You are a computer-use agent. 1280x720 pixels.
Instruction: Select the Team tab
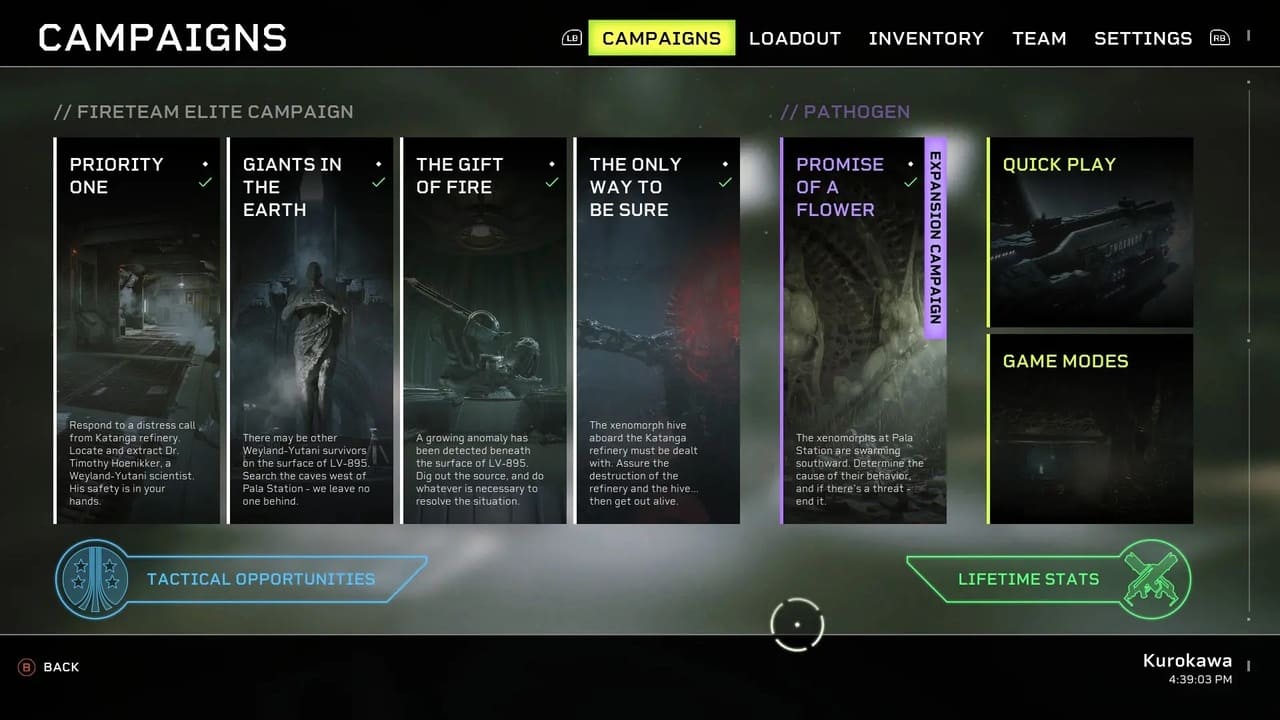pyautogui.click(x=1039, y=38)
